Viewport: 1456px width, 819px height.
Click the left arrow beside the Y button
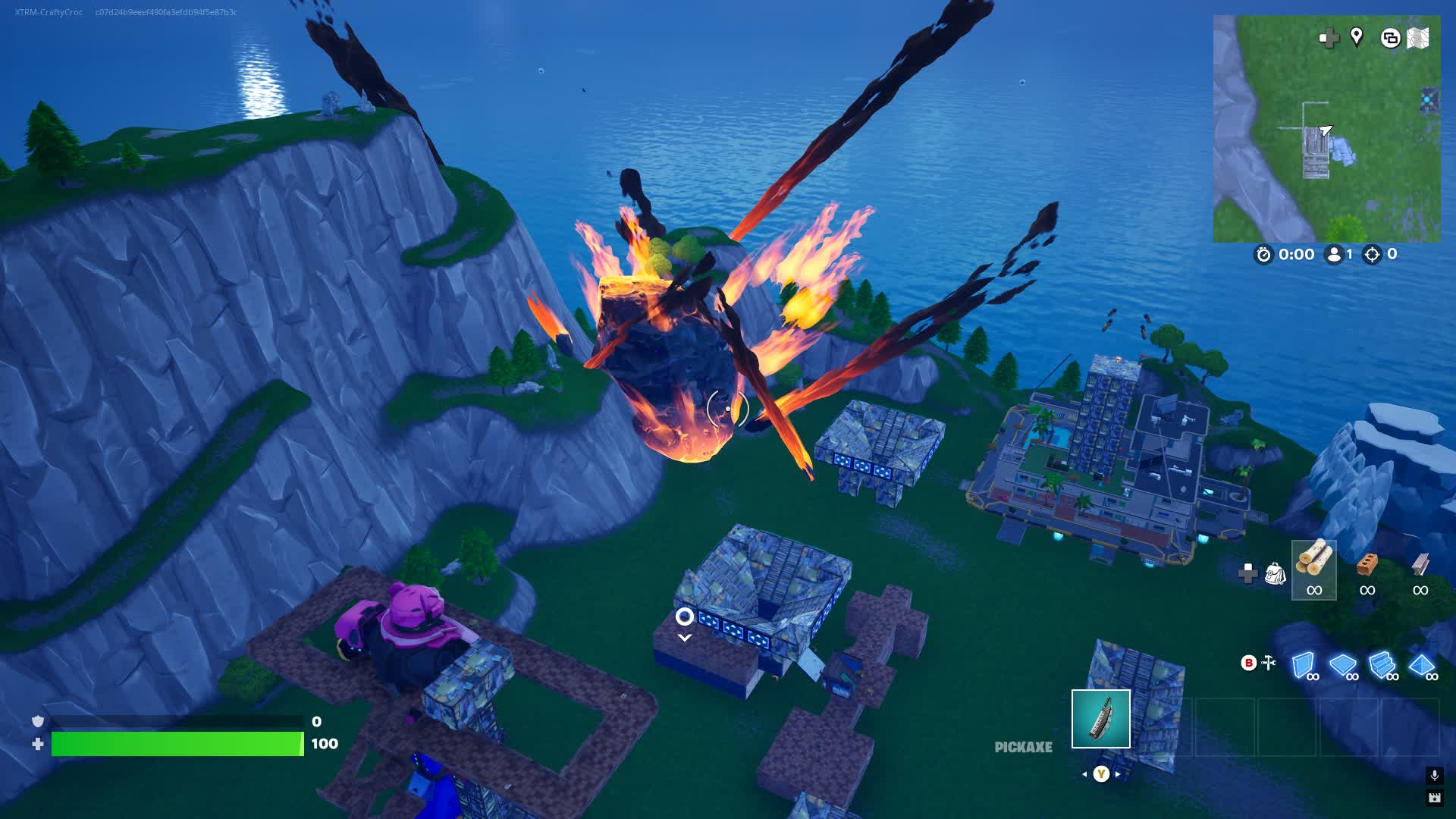pyautogui.click(x=1084, y=774)
